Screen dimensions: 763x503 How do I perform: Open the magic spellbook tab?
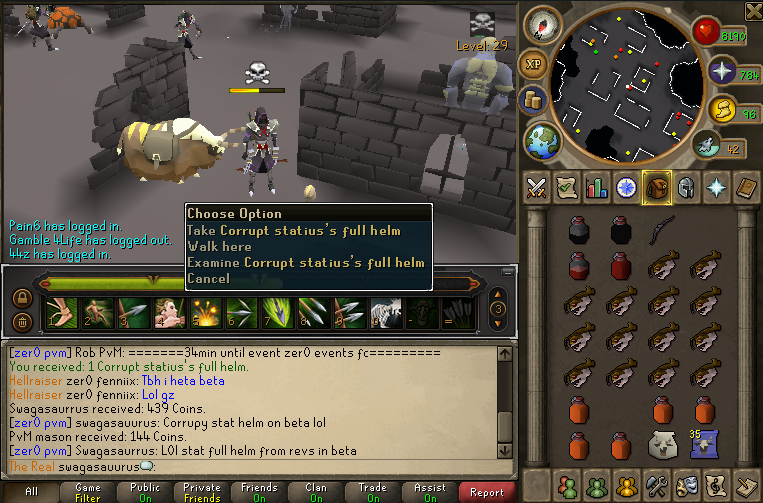[x=717, y=187]
